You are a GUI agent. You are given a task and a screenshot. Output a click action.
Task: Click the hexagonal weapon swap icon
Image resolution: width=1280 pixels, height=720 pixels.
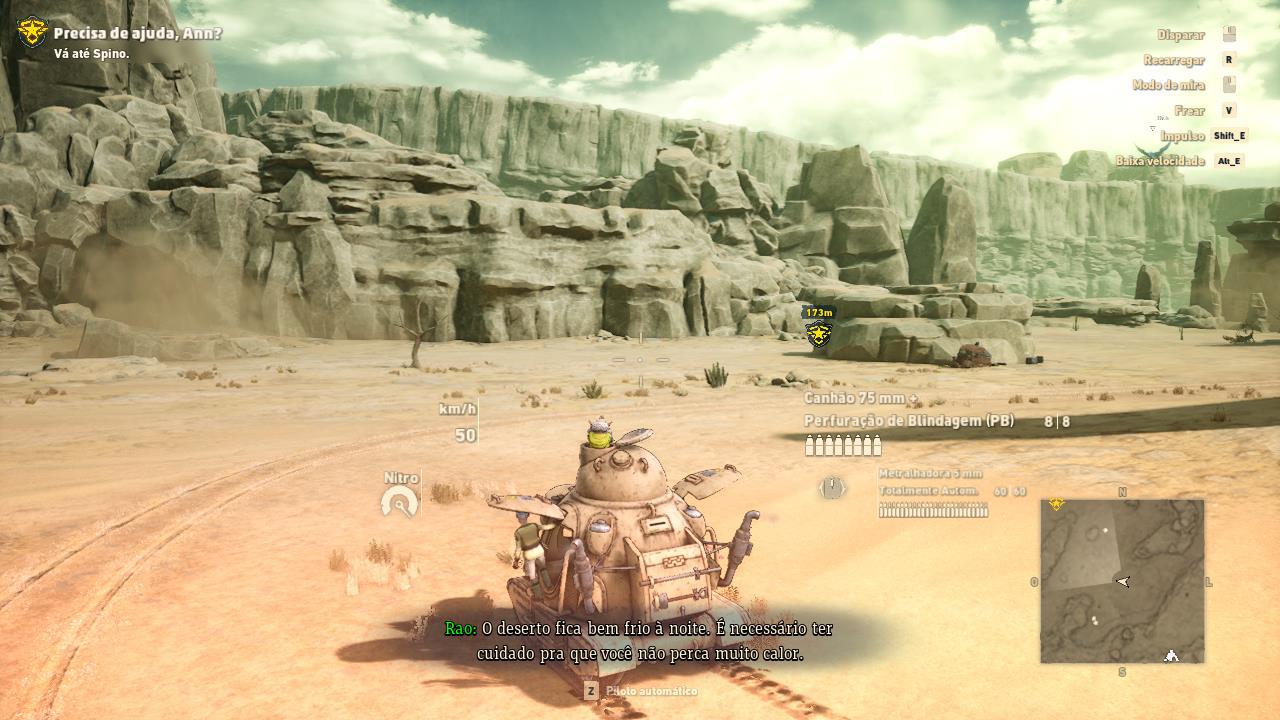pos(832,488)
